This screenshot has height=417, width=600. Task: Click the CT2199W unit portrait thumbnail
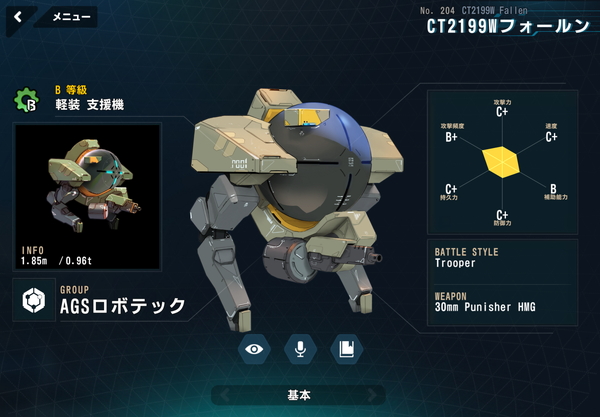(87, 197)
